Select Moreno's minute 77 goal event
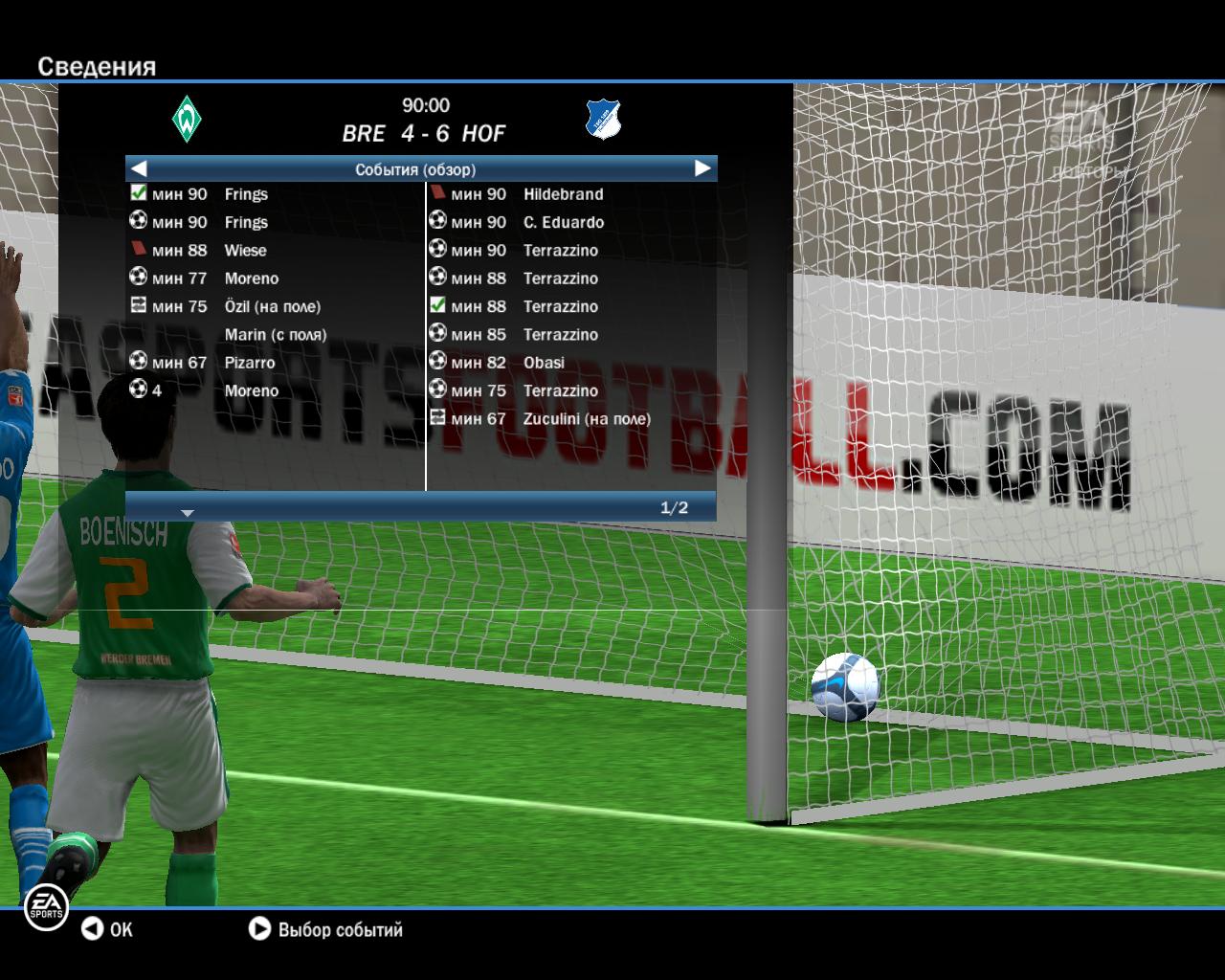The image size is (1225, 980). point(251,278)
